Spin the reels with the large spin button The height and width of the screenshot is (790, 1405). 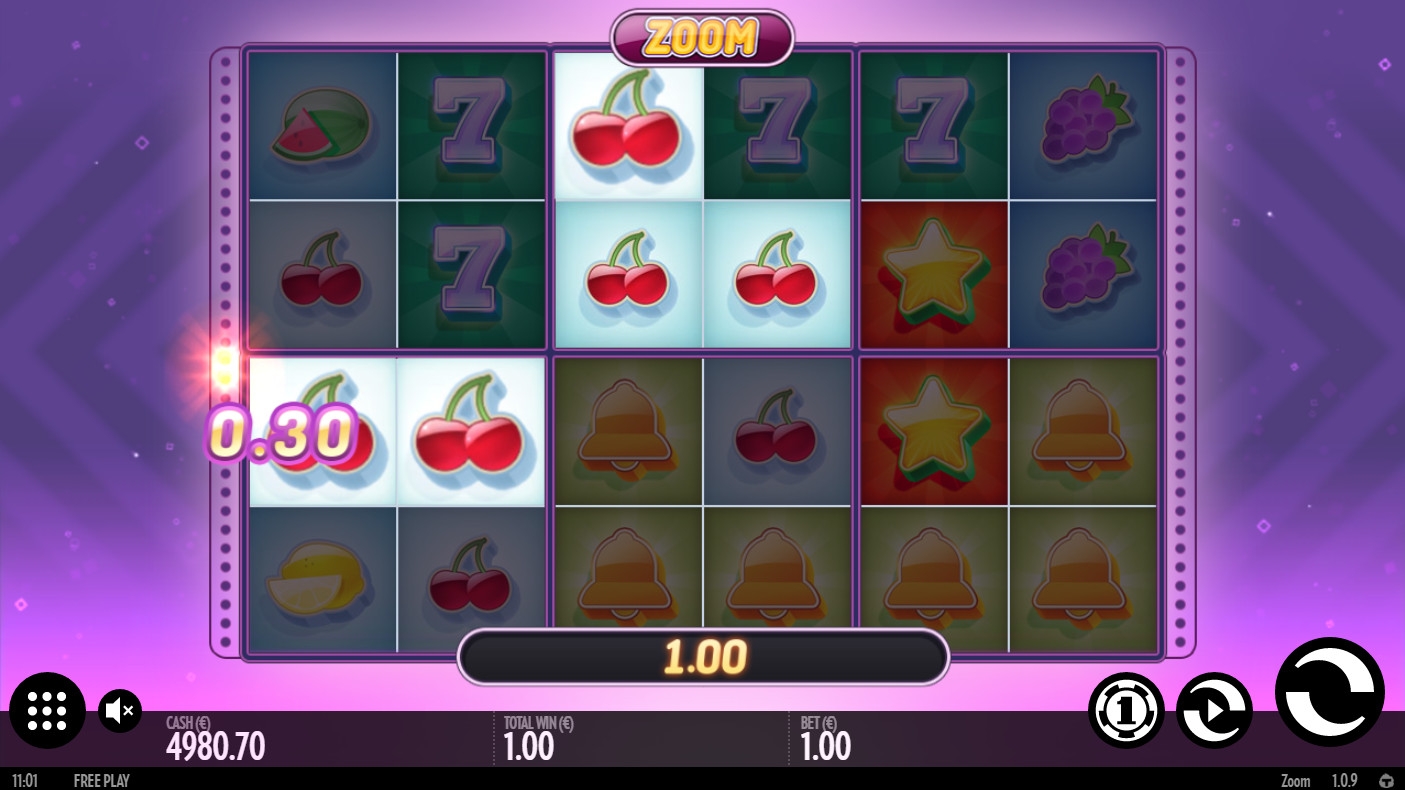[x=1329, y=691]
